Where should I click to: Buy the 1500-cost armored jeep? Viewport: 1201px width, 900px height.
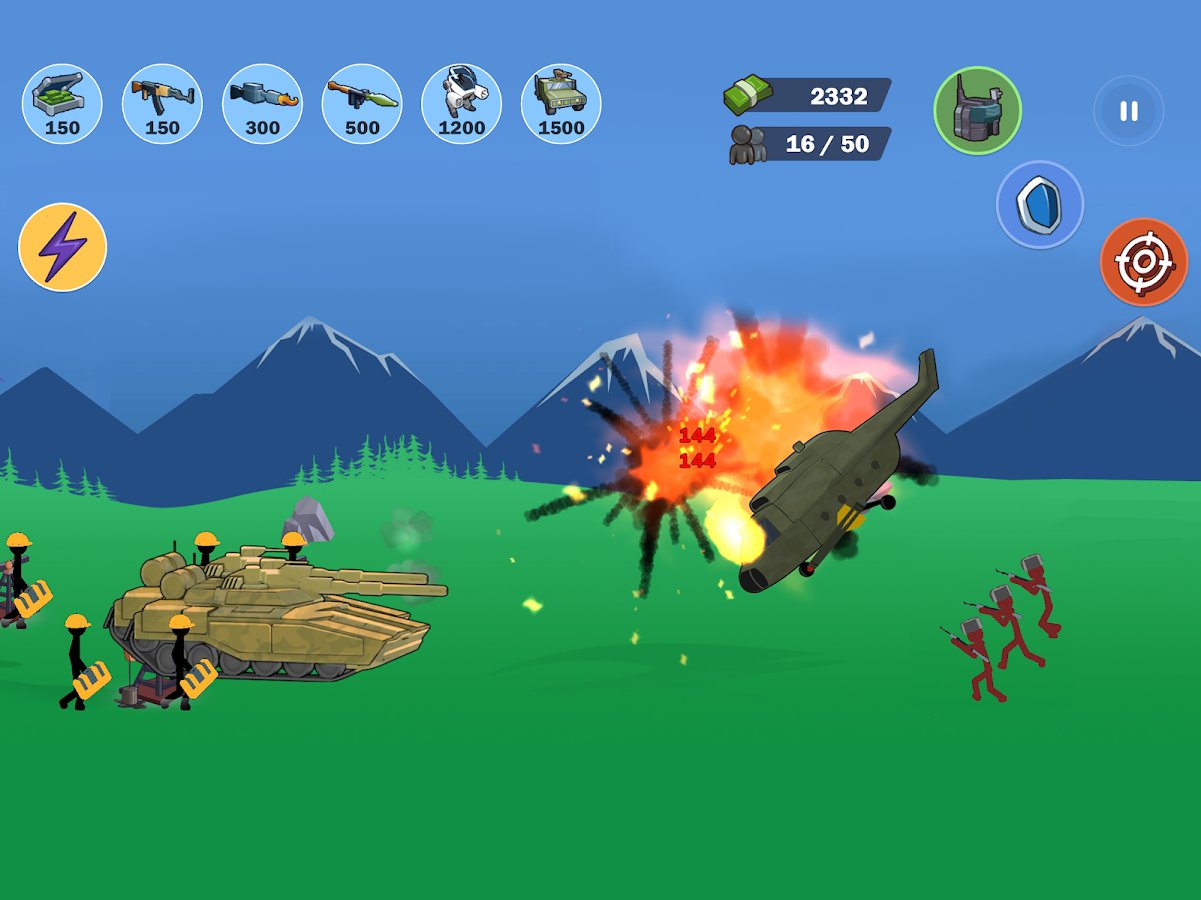pyautogui.click(x=561, y=104)
